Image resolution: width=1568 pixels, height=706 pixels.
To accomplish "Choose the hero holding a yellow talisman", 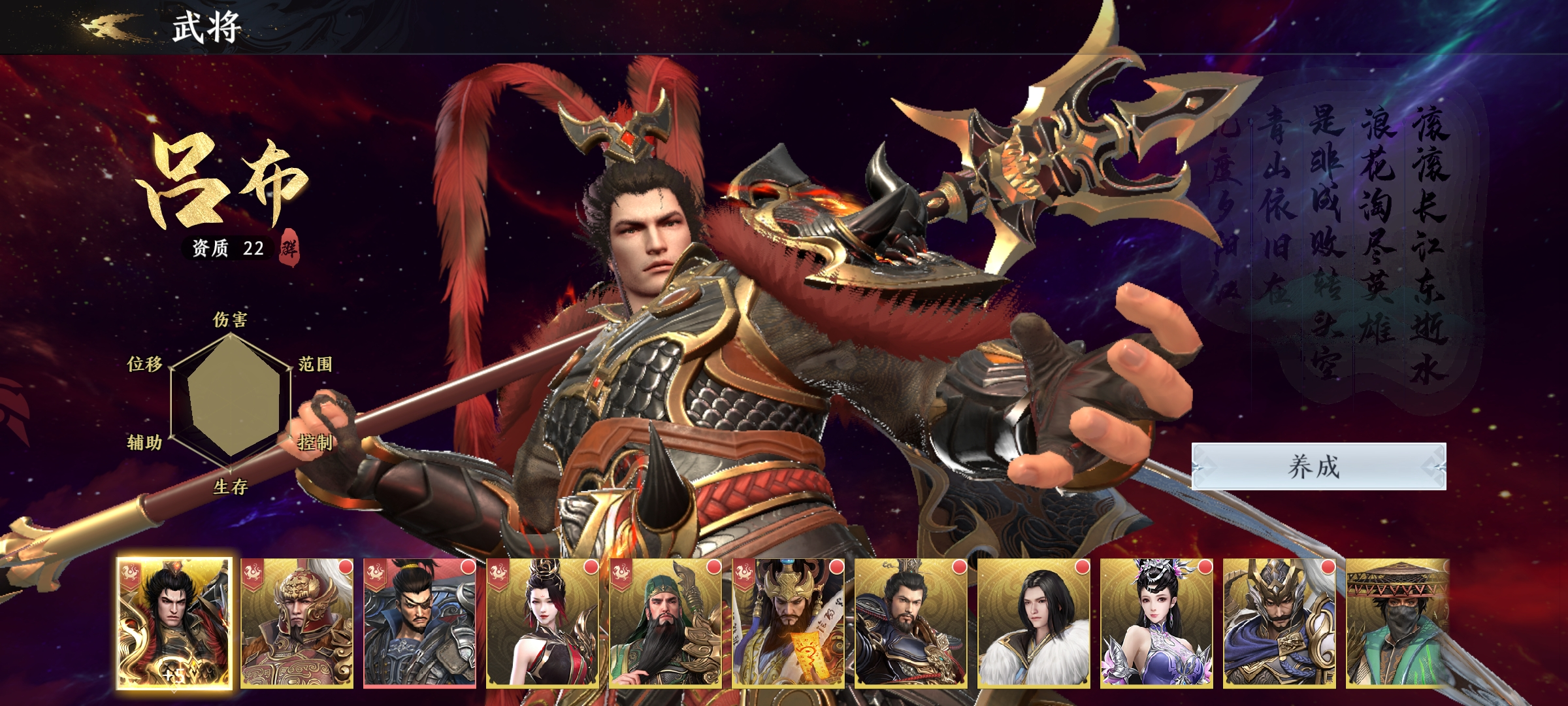I will point(789,623).
